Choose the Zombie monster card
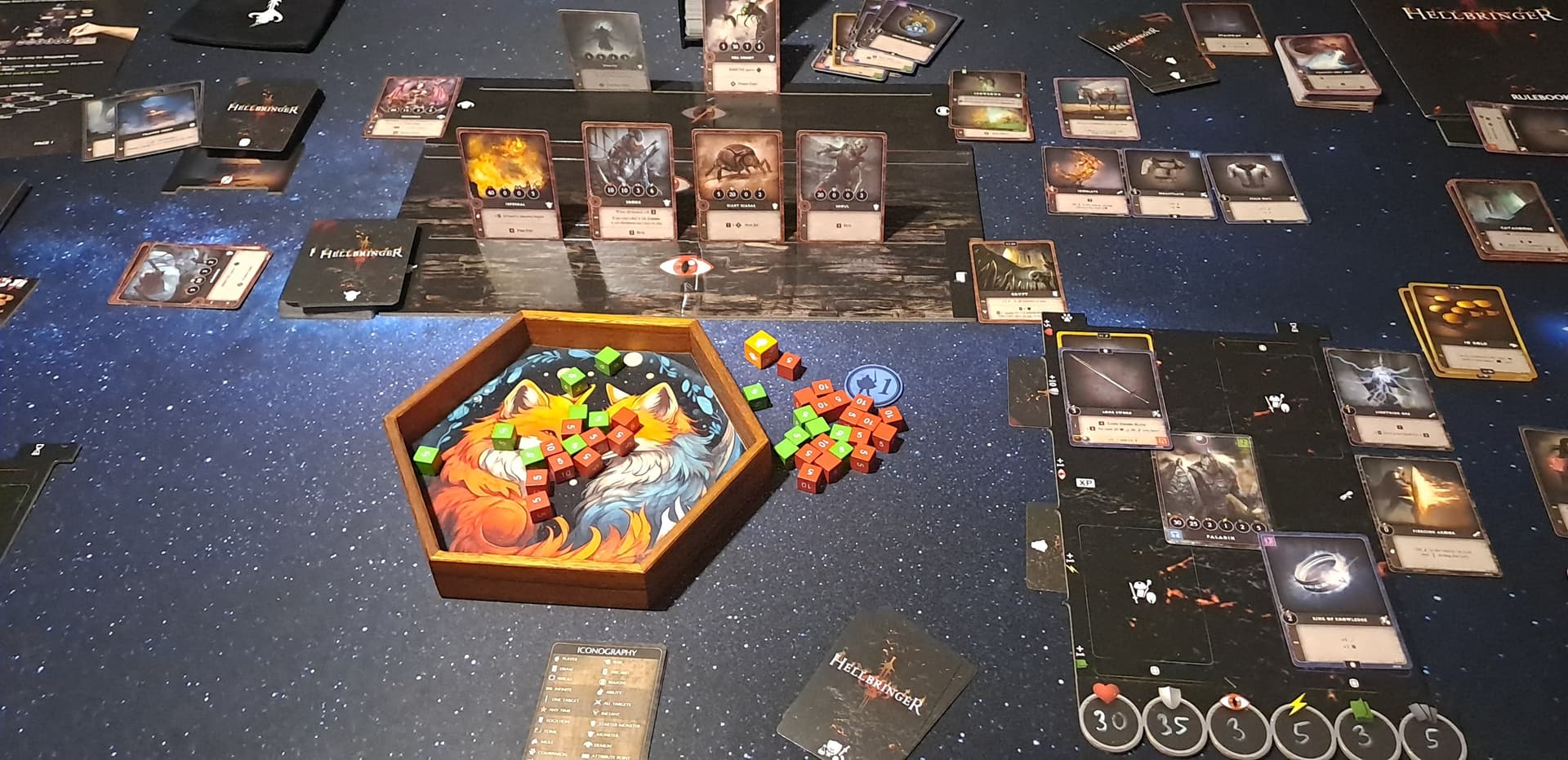The image size is (1568, 760). [x=630, y=180]
